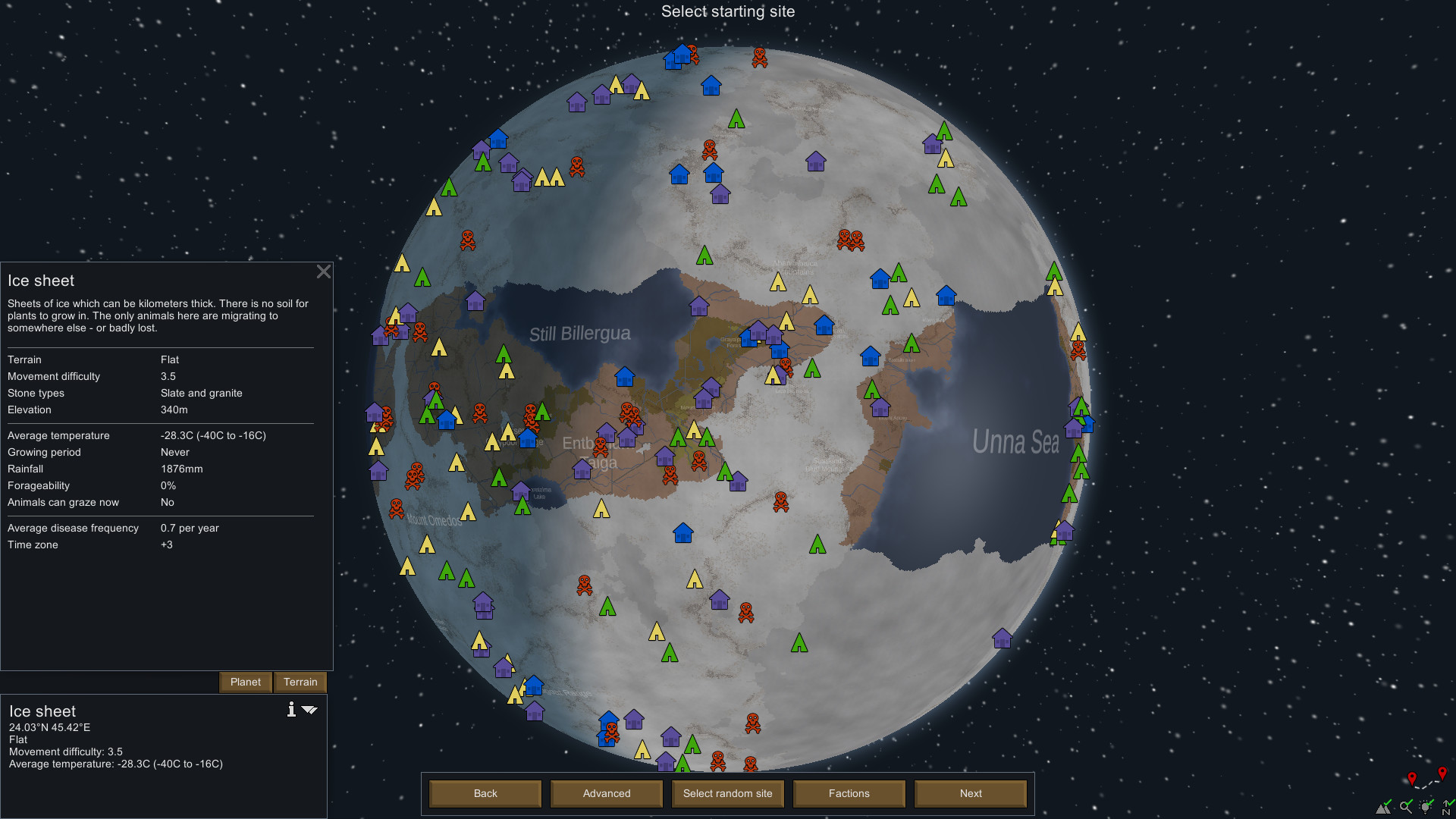
Task: Toggle the magnifying glass map option
Action: 1405,808
